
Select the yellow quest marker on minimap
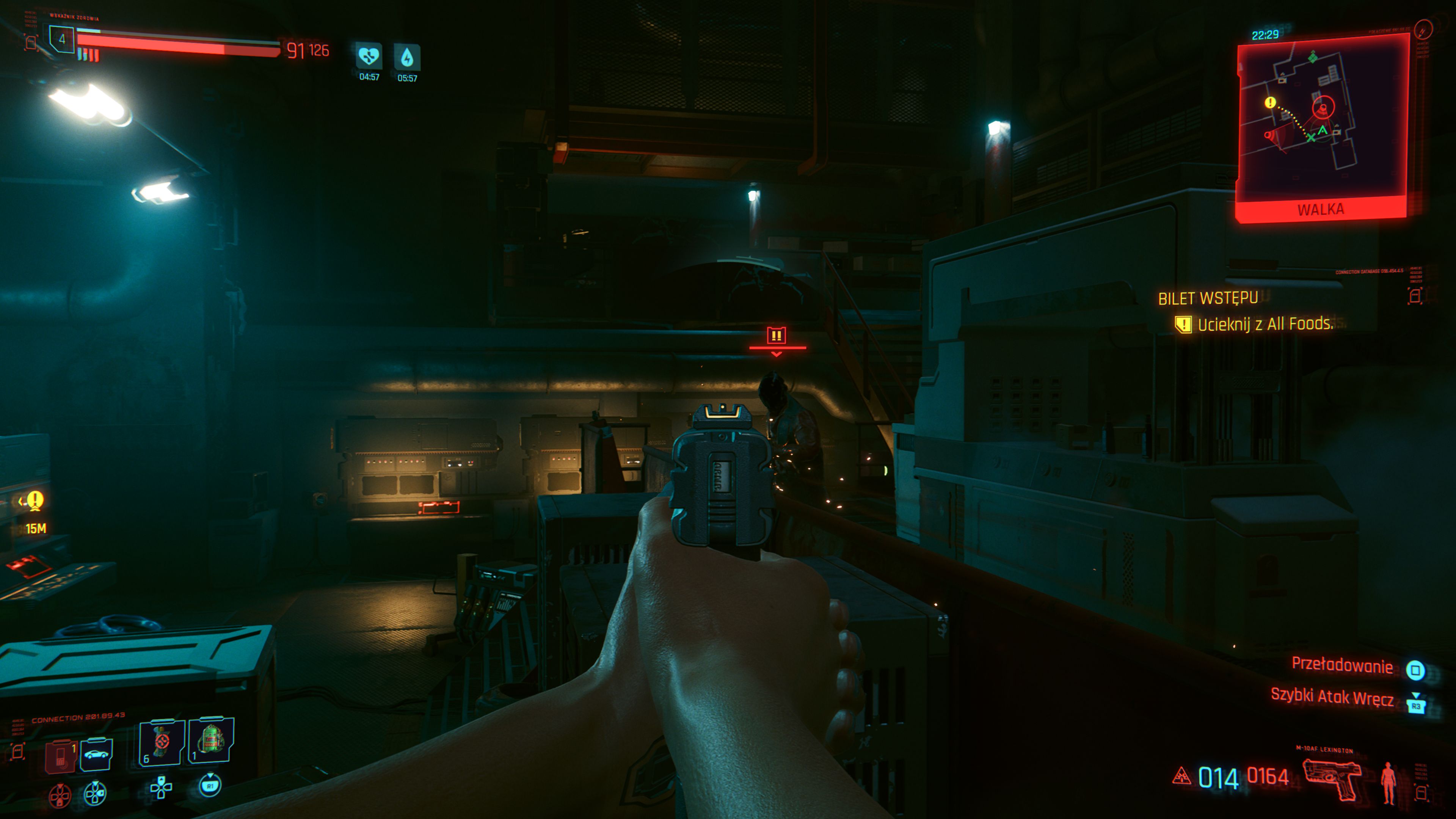(x=1270, y=102)
